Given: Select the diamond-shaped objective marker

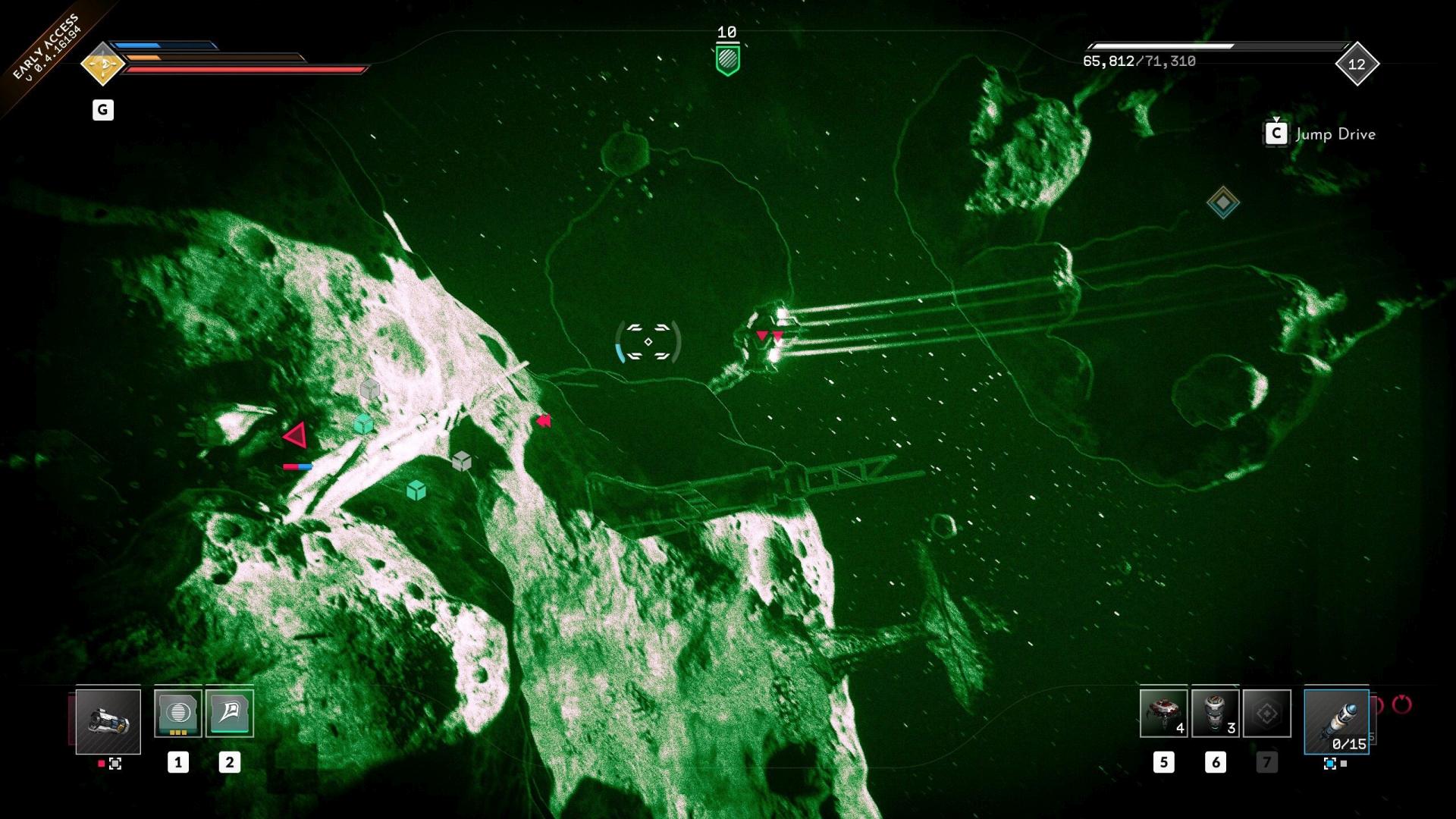Looking at the screenshot, I should coord(1222,202).
